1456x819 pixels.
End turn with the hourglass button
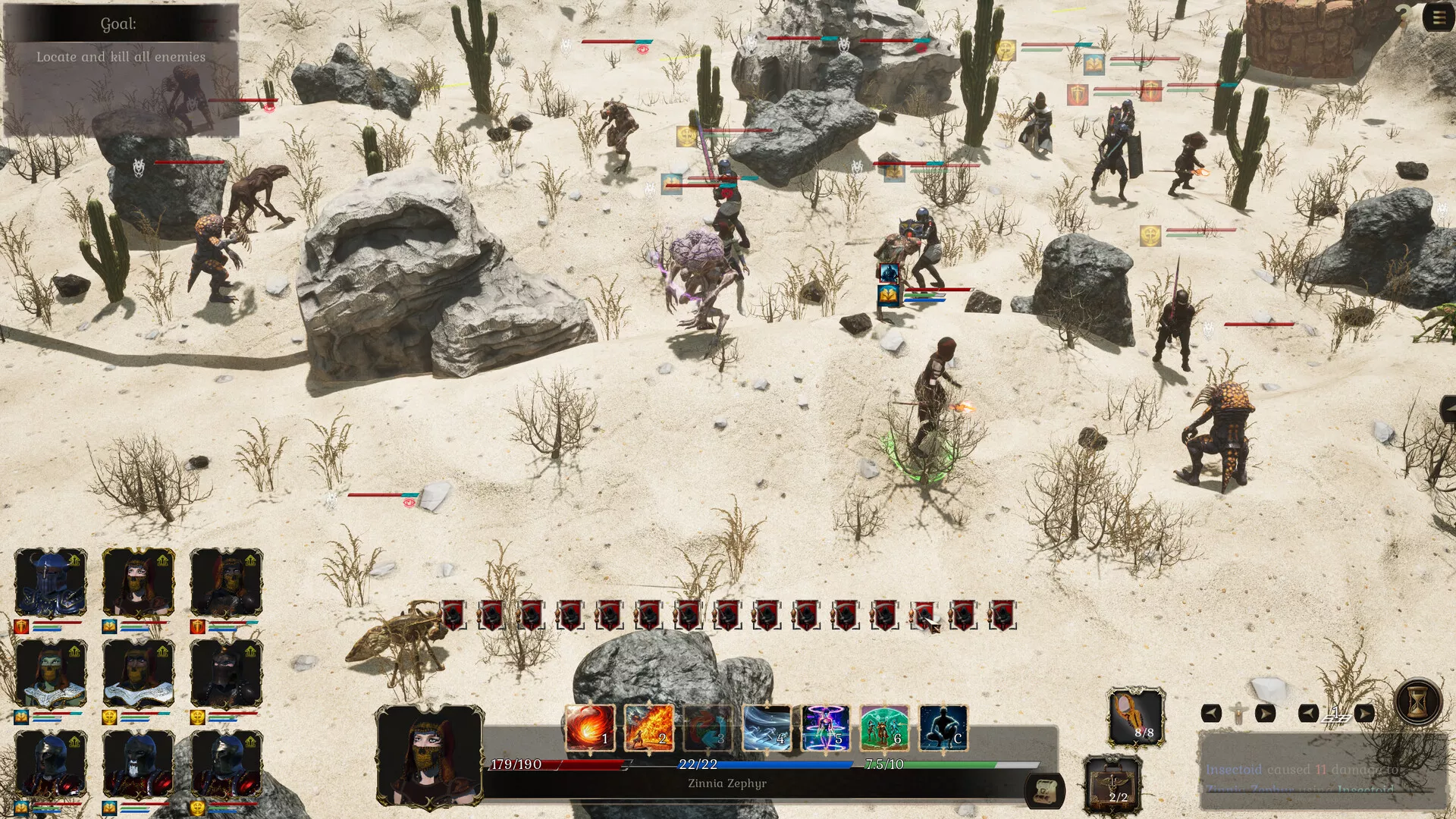click(1417, 701)
